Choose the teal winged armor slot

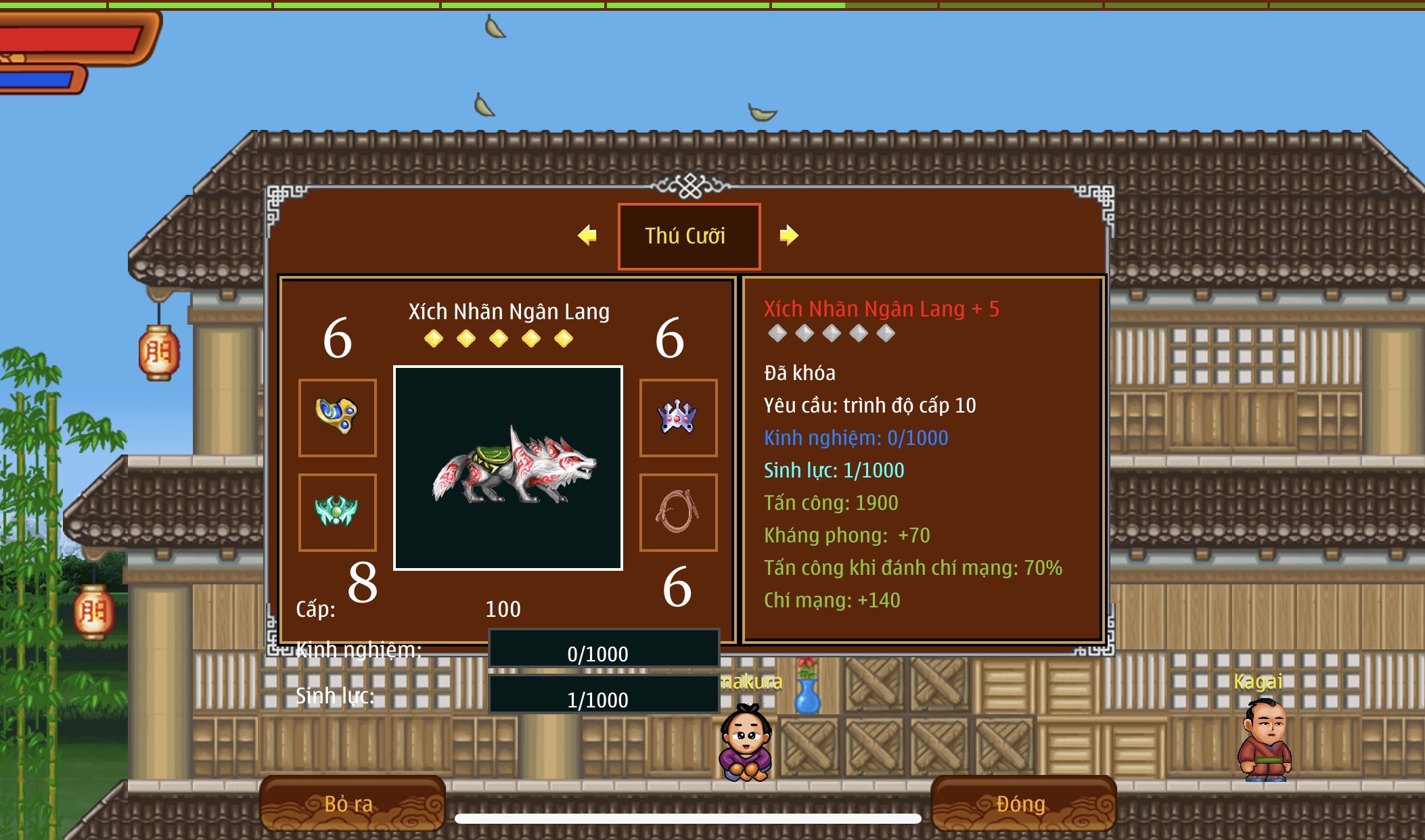tap(338, 512)
